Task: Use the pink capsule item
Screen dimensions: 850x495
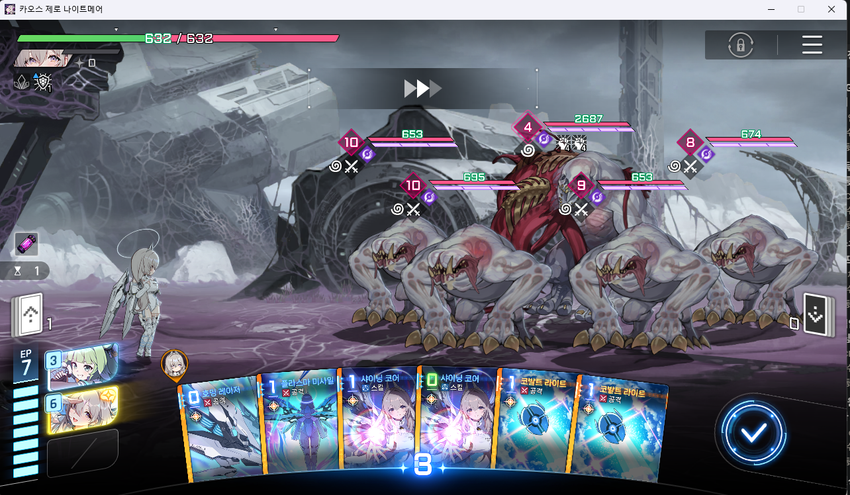Action: click(x=26, y=243)
